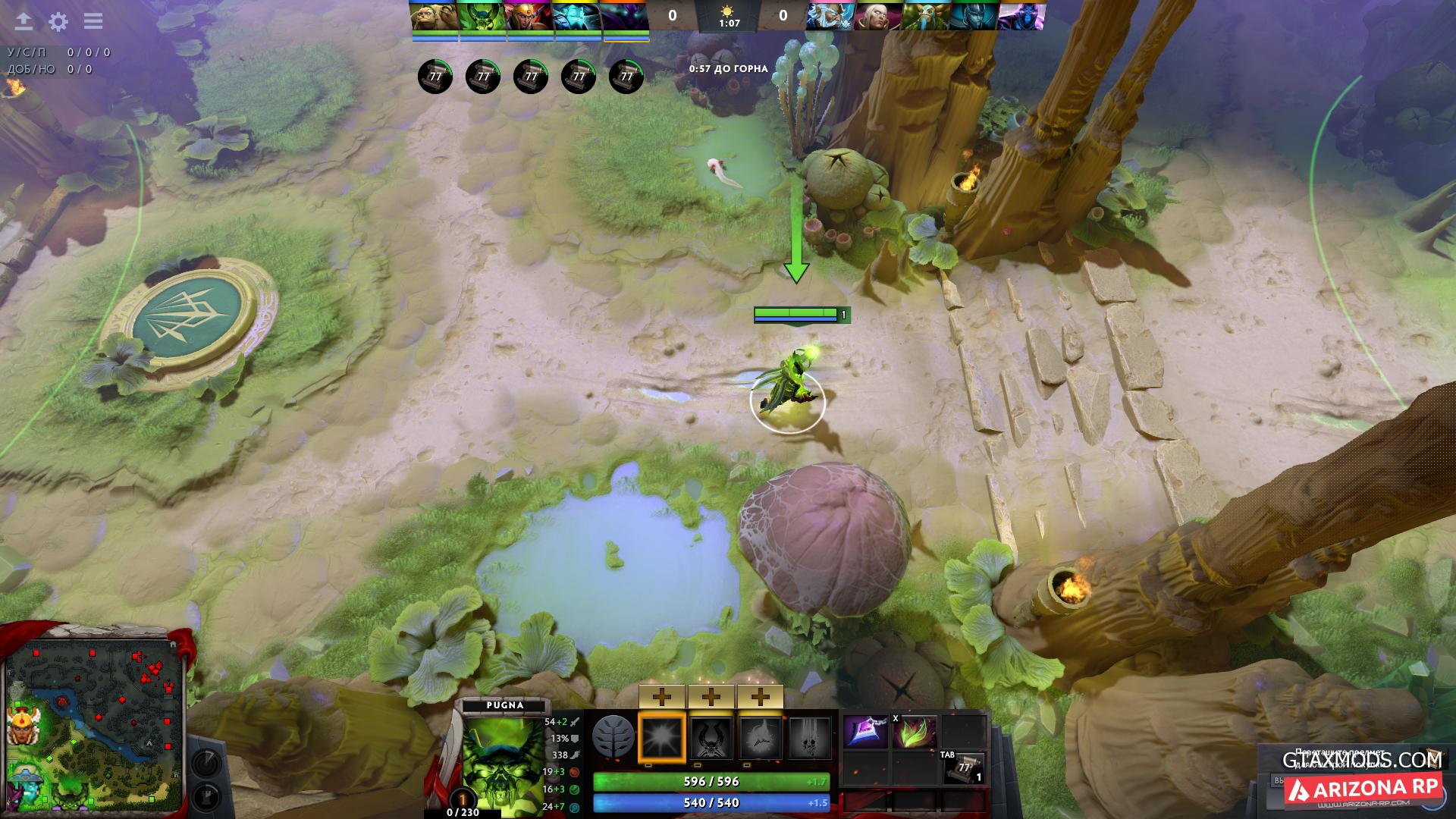Image resolution: width=1456 pixels, height=819 pixels.
Task: Use the green leaf item in inventory
Action: 915,733
